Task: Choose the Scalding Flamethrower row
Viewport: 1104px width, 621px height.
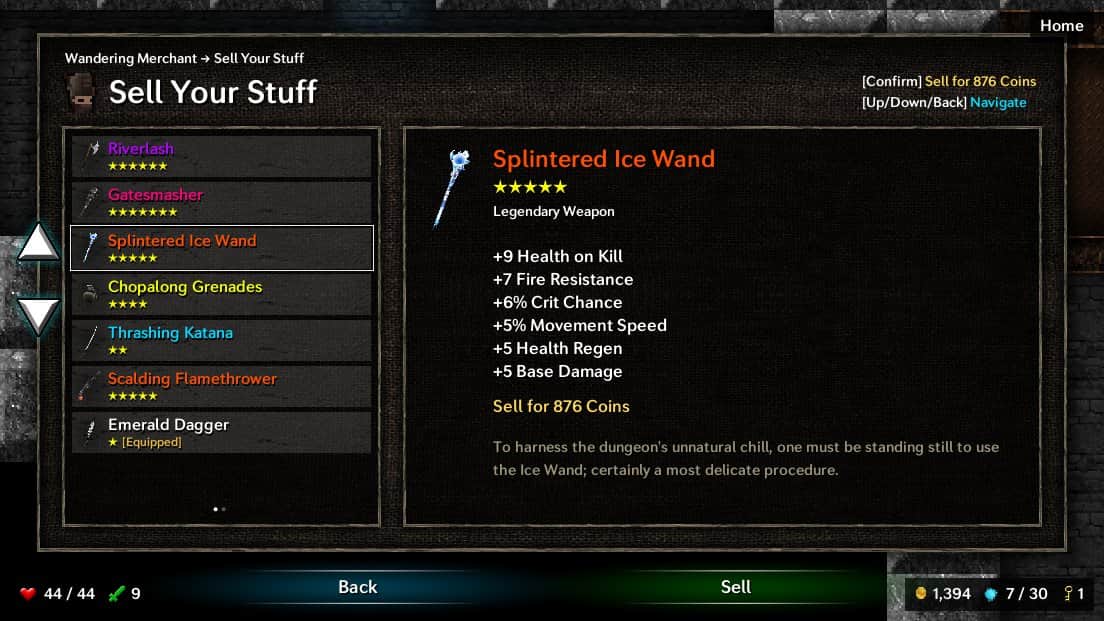Action: pos(221,387)
